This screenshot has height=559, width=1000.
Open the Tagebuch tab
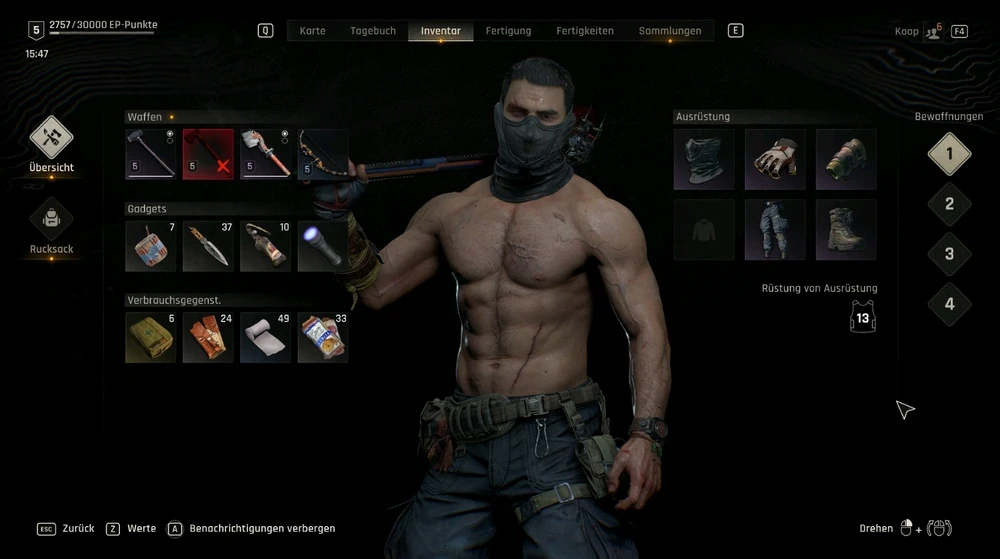(x=373, y=31)
